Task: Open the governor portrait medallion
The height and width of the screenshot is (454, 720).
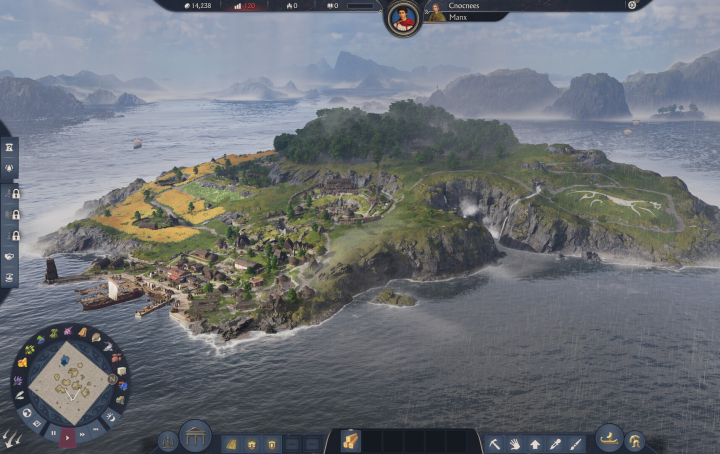Action: click(403, 17)
